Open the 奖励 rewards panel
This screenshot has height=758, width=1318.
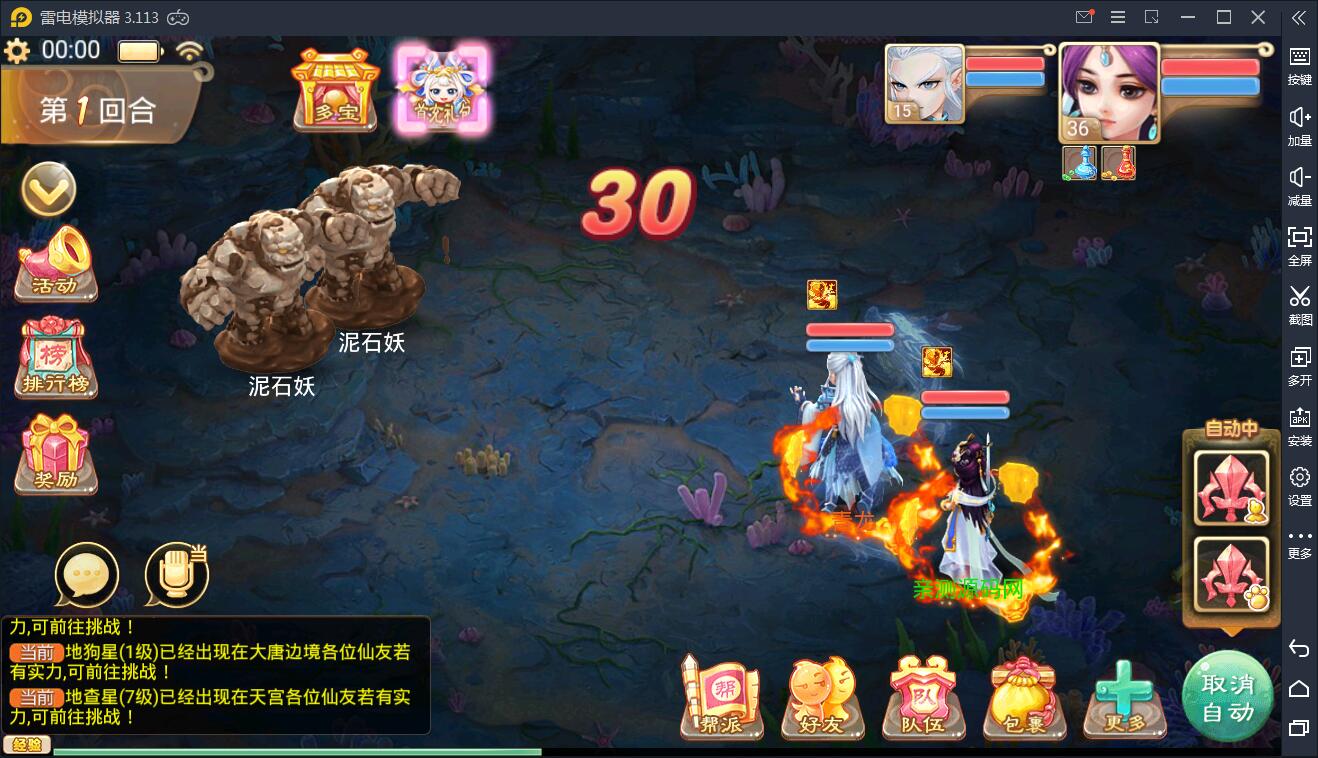coord(54,452)
